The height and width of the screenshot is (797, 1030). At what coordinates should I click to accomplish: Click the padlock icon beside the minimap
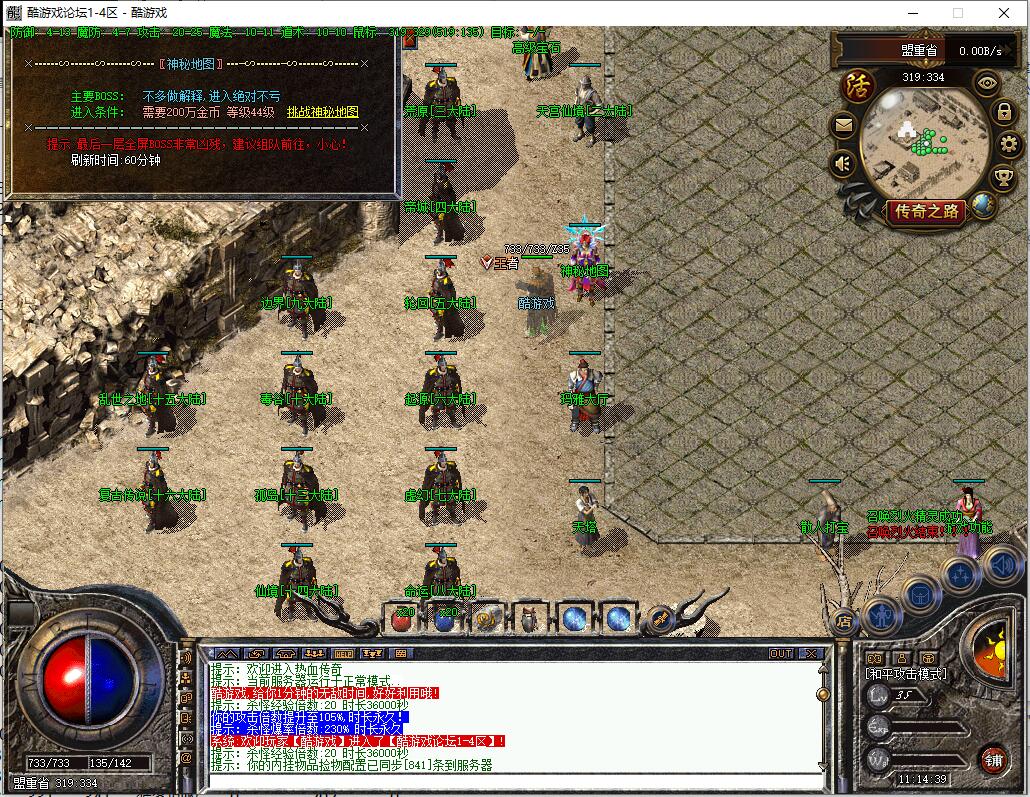coord(1004,112)
